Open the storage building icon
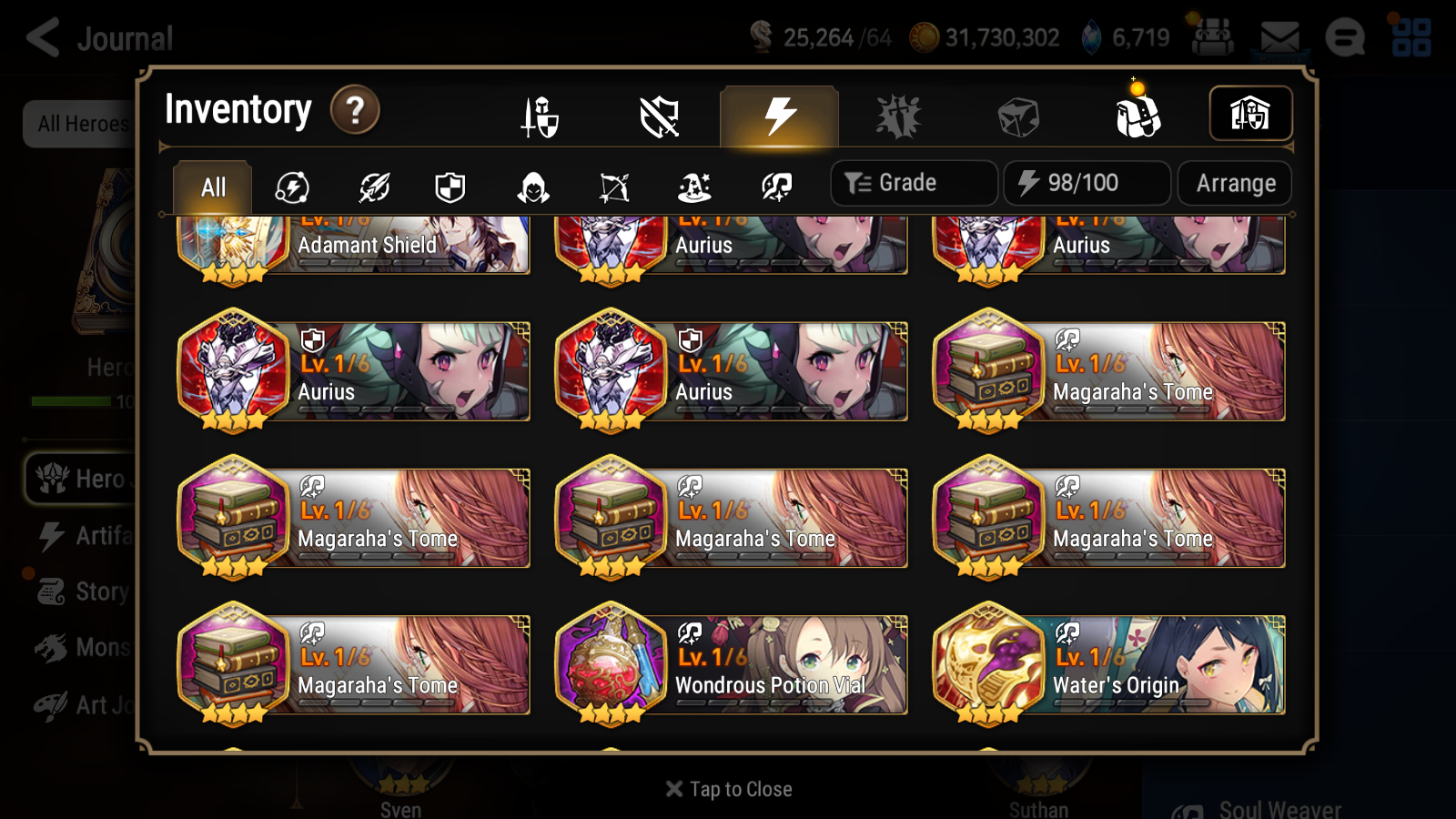Viewport: 1456px width, 819px height. click(x=1249, y=113)
